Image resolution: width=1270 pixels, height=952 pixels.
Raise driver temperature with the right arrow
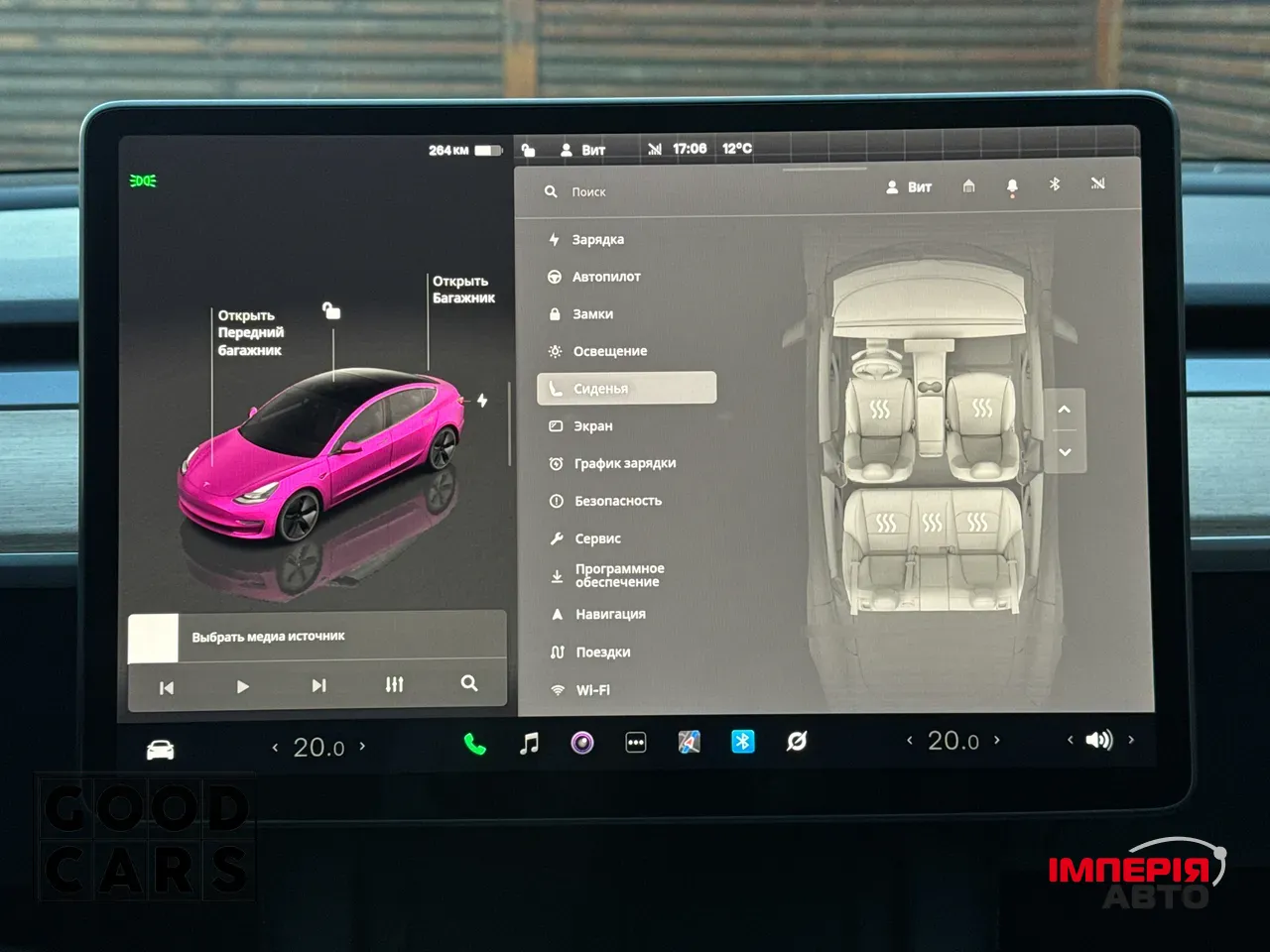pos(363,747)
